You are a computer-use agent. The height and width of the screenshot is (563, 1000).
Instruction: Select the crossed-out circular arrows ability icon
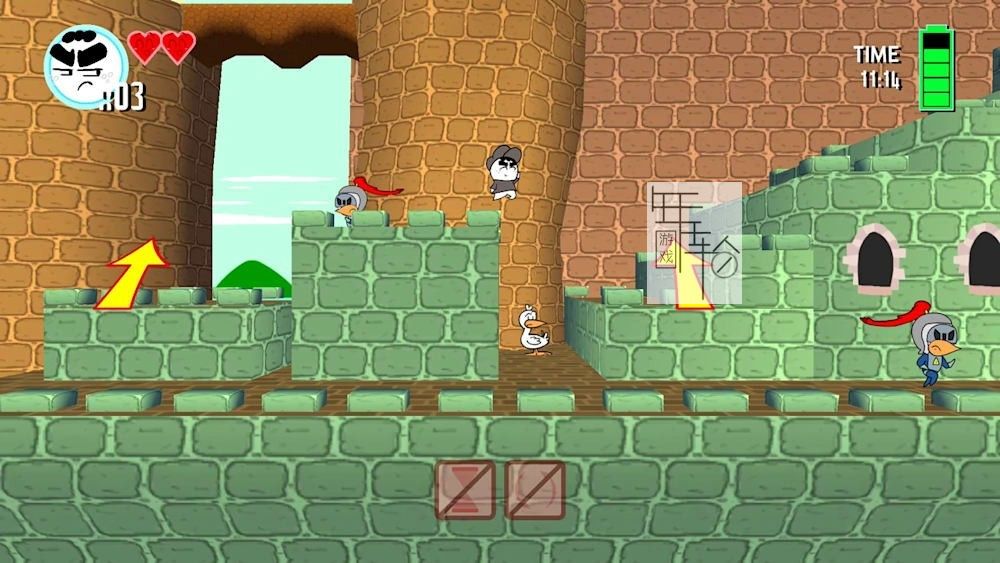pos(535,489)
